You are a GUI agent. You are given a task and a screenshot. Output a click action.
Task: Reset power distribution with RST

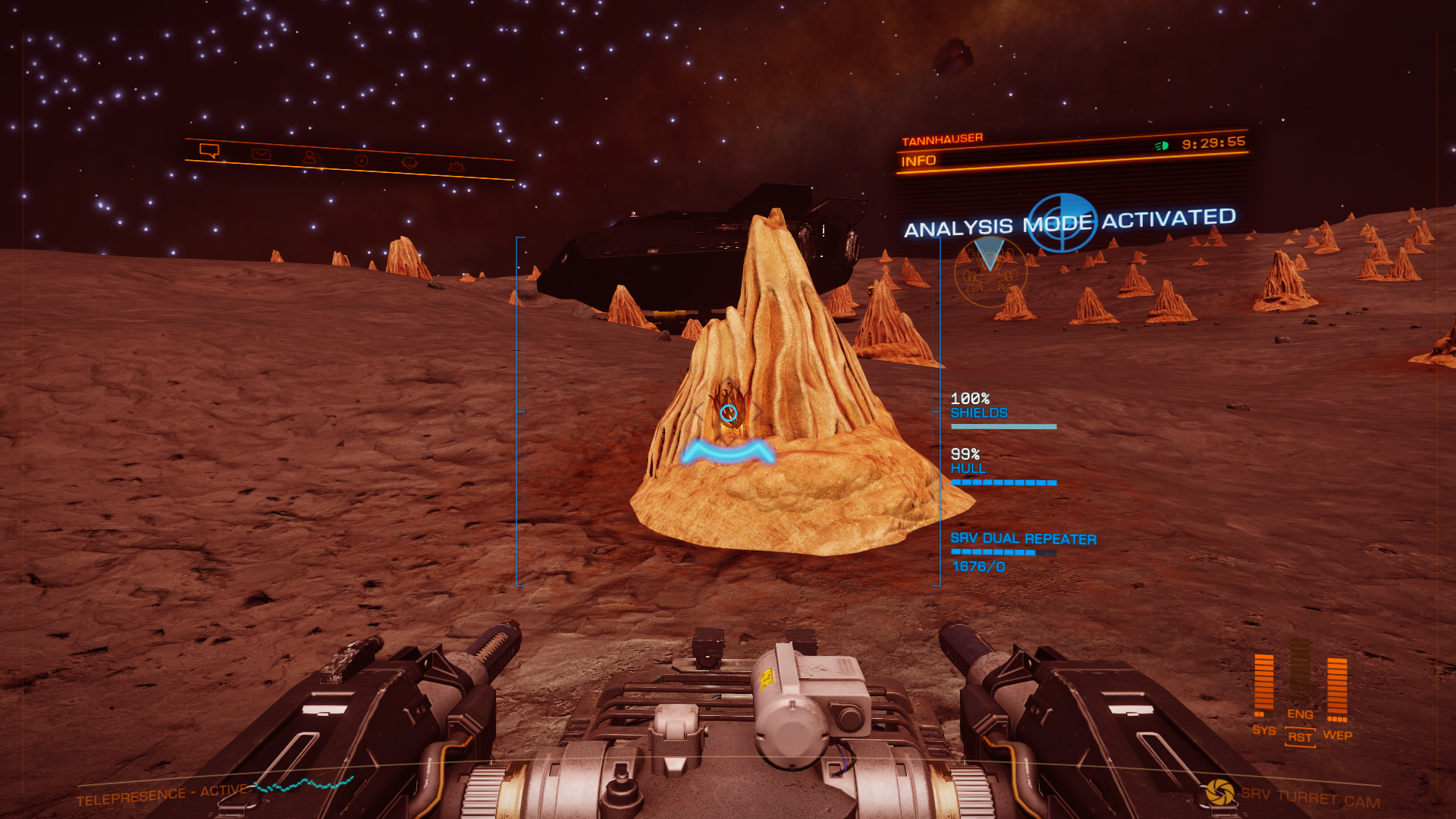click(1300, 737)
